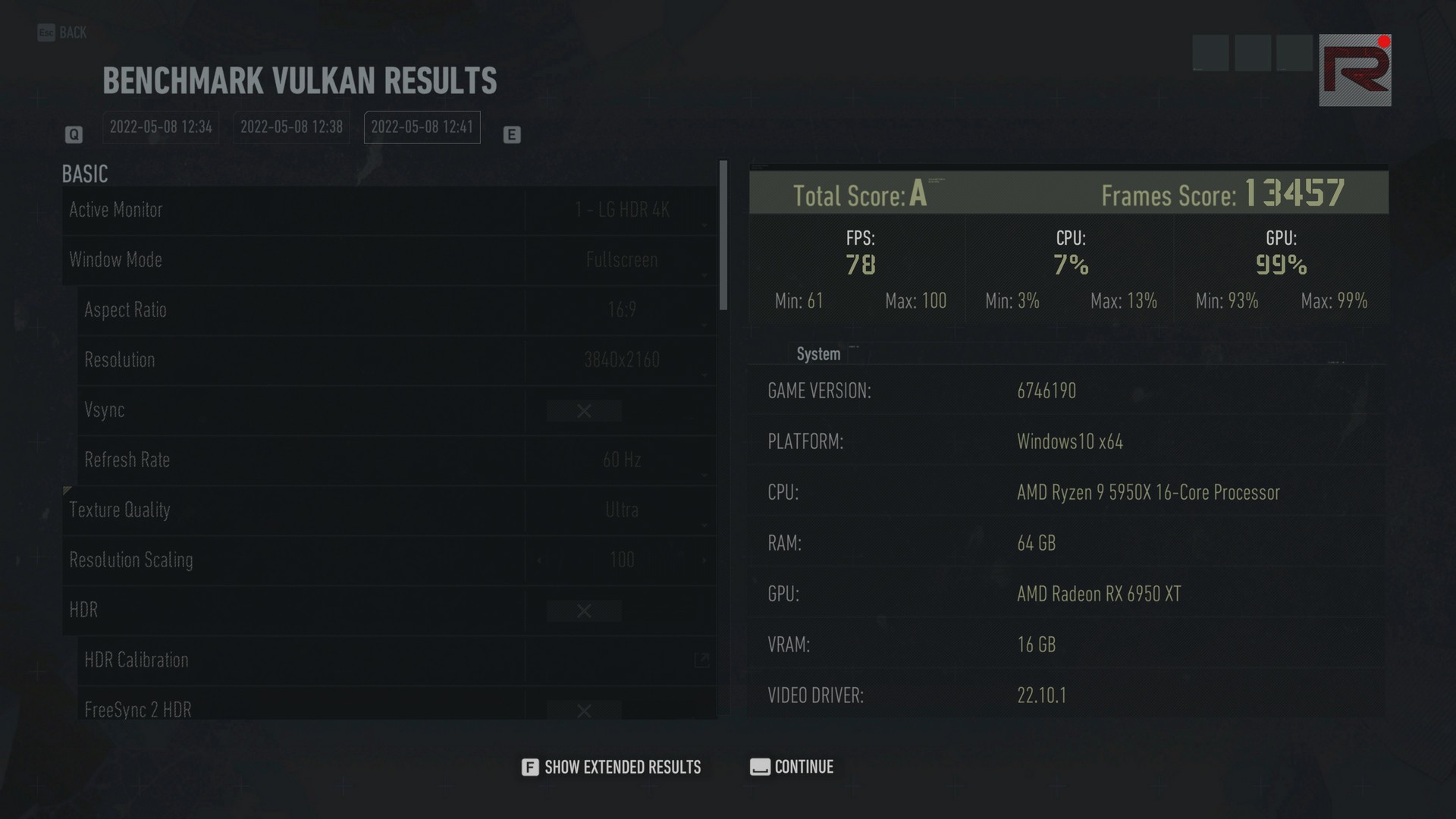Decrease Resolution Scaling with left arrow

539,560
